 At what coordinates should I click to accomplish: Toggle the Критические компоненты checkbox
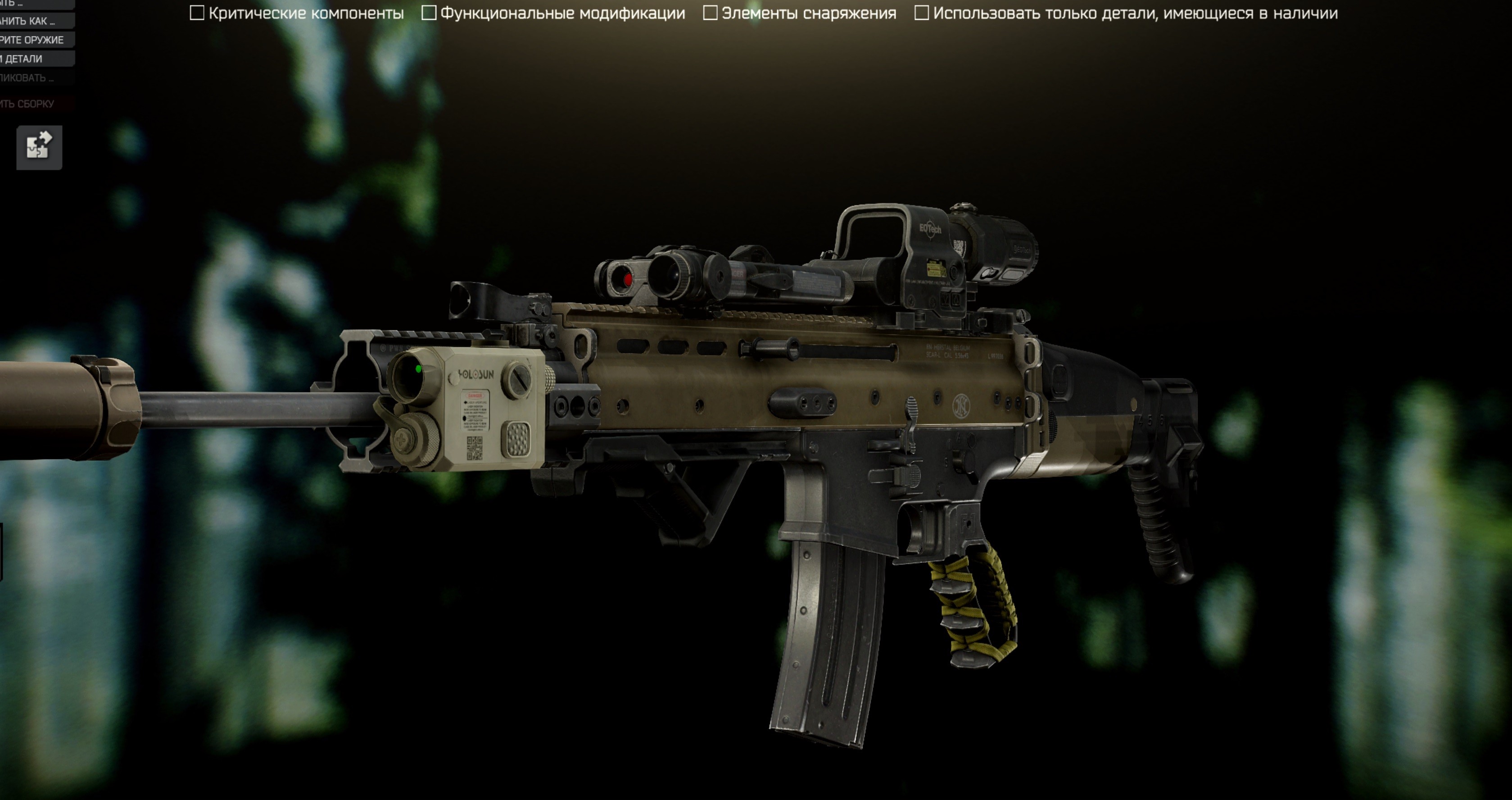[x=197, y=13]
